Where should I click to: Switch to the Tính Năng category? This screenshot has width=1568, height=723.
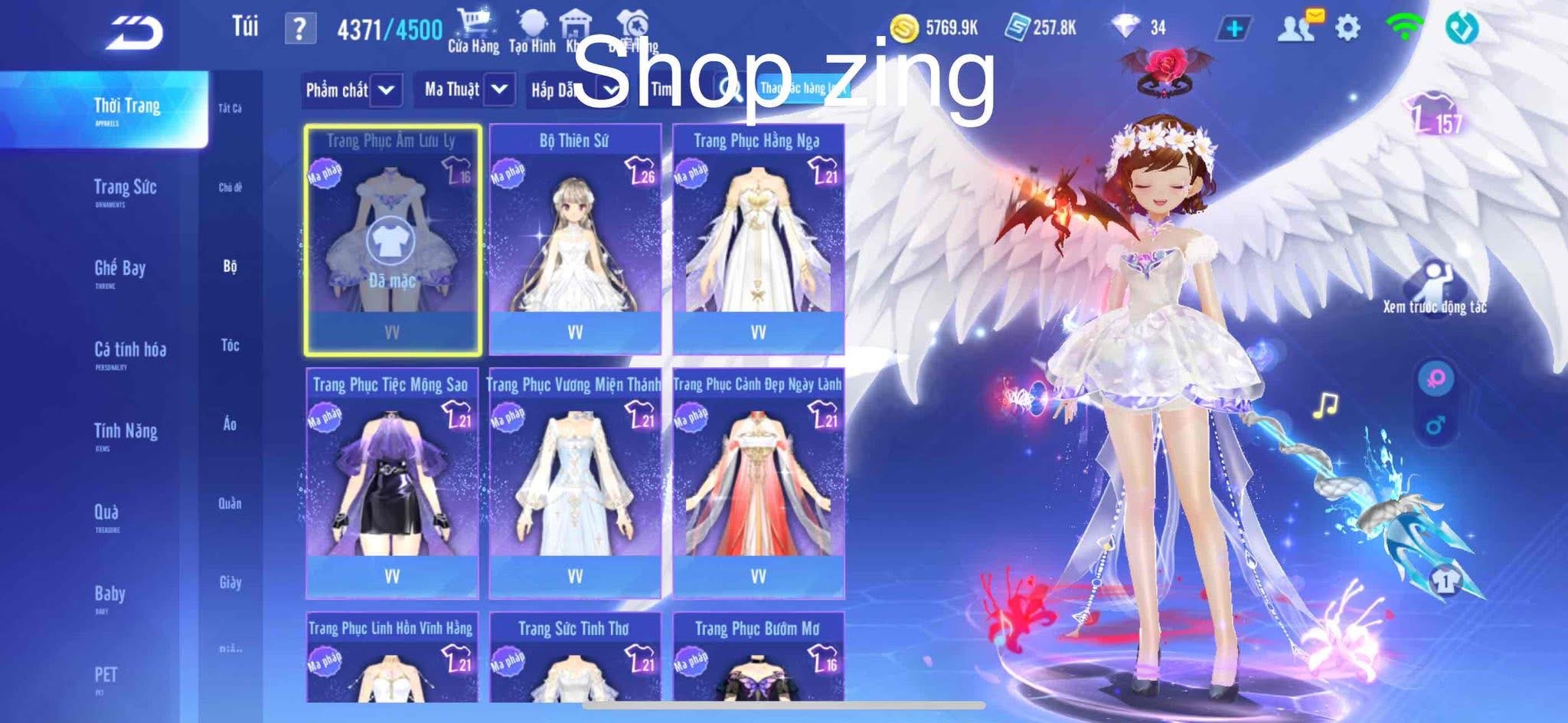tap(126, 433)
